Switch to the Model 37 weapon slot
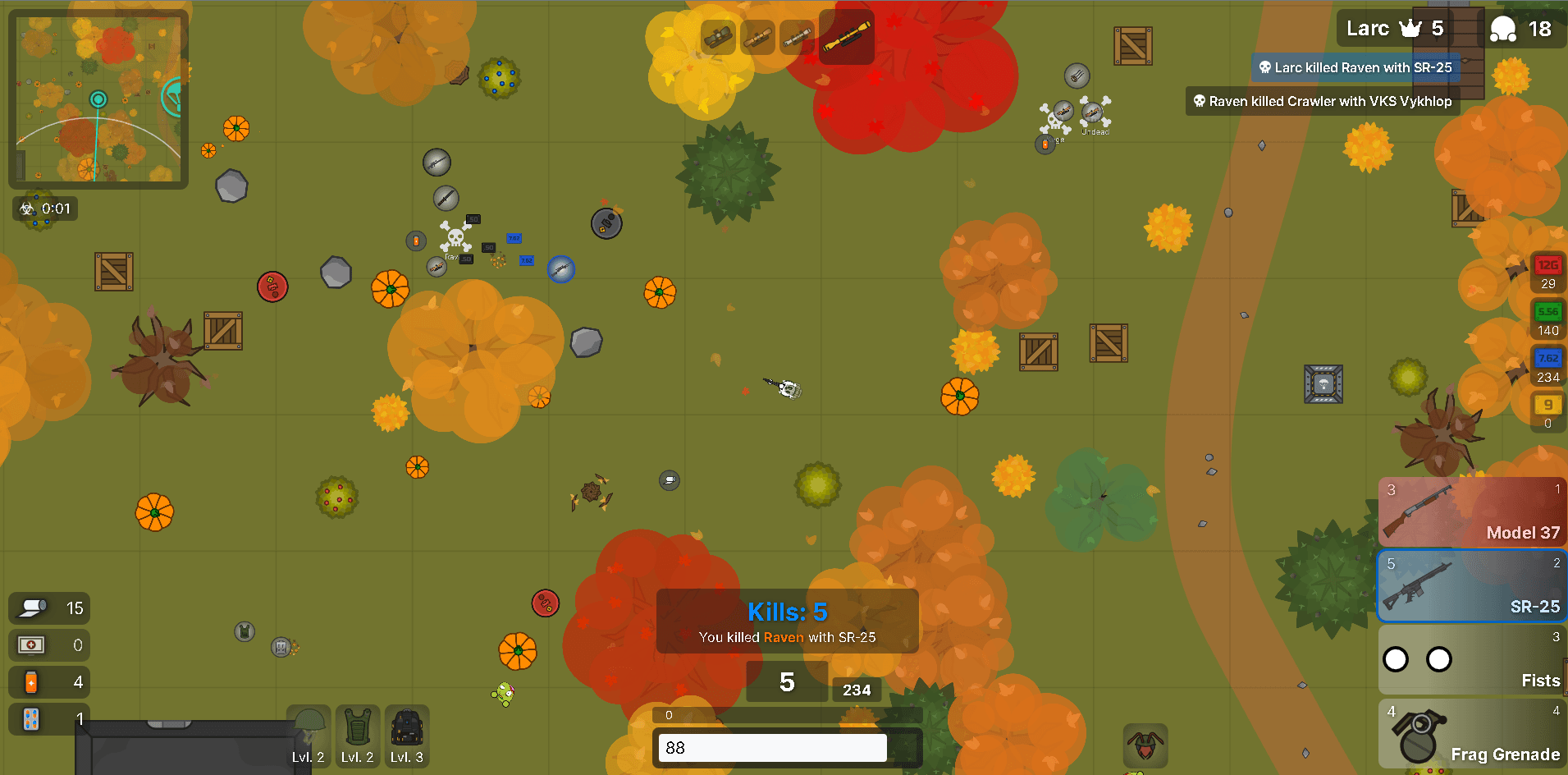This screenshot has width=1568, height=775. point(1473,511)
